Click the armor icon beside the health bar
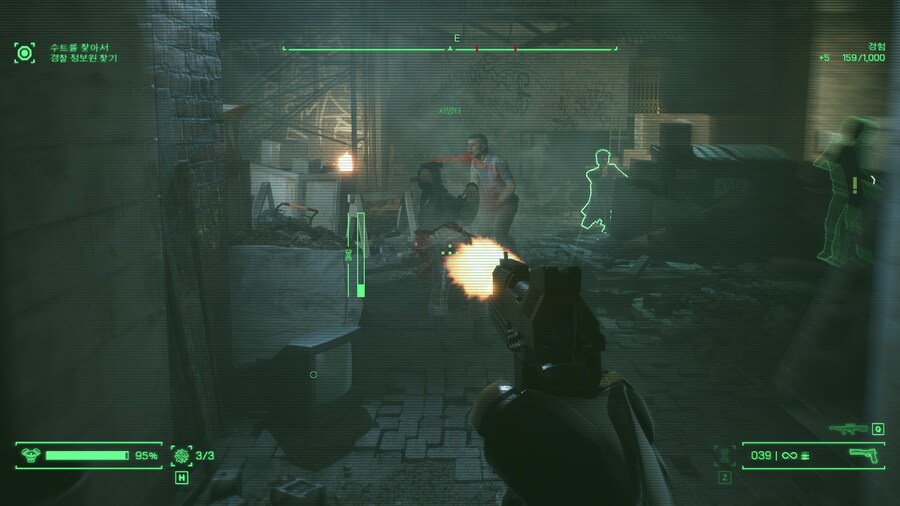 [28, 456]
